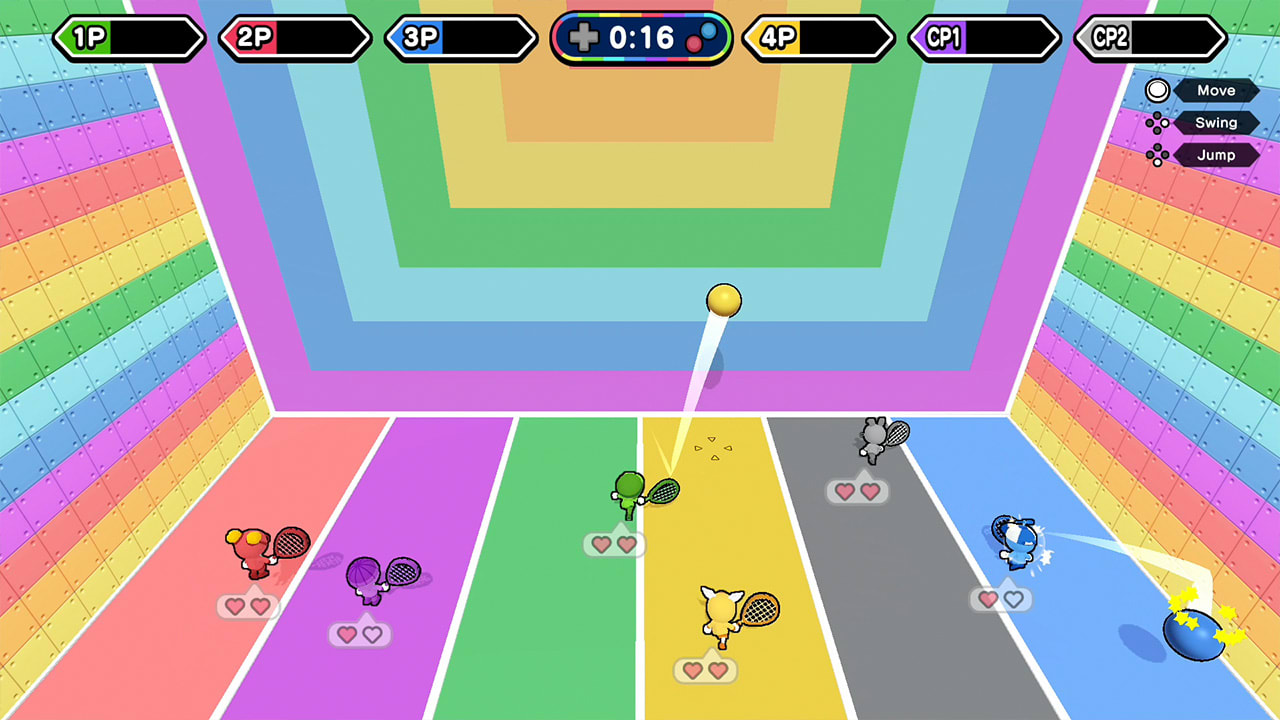Screen dimensions: 1280x720
Task: Expand the 4P player banner
Action: [x=818, y=38]
